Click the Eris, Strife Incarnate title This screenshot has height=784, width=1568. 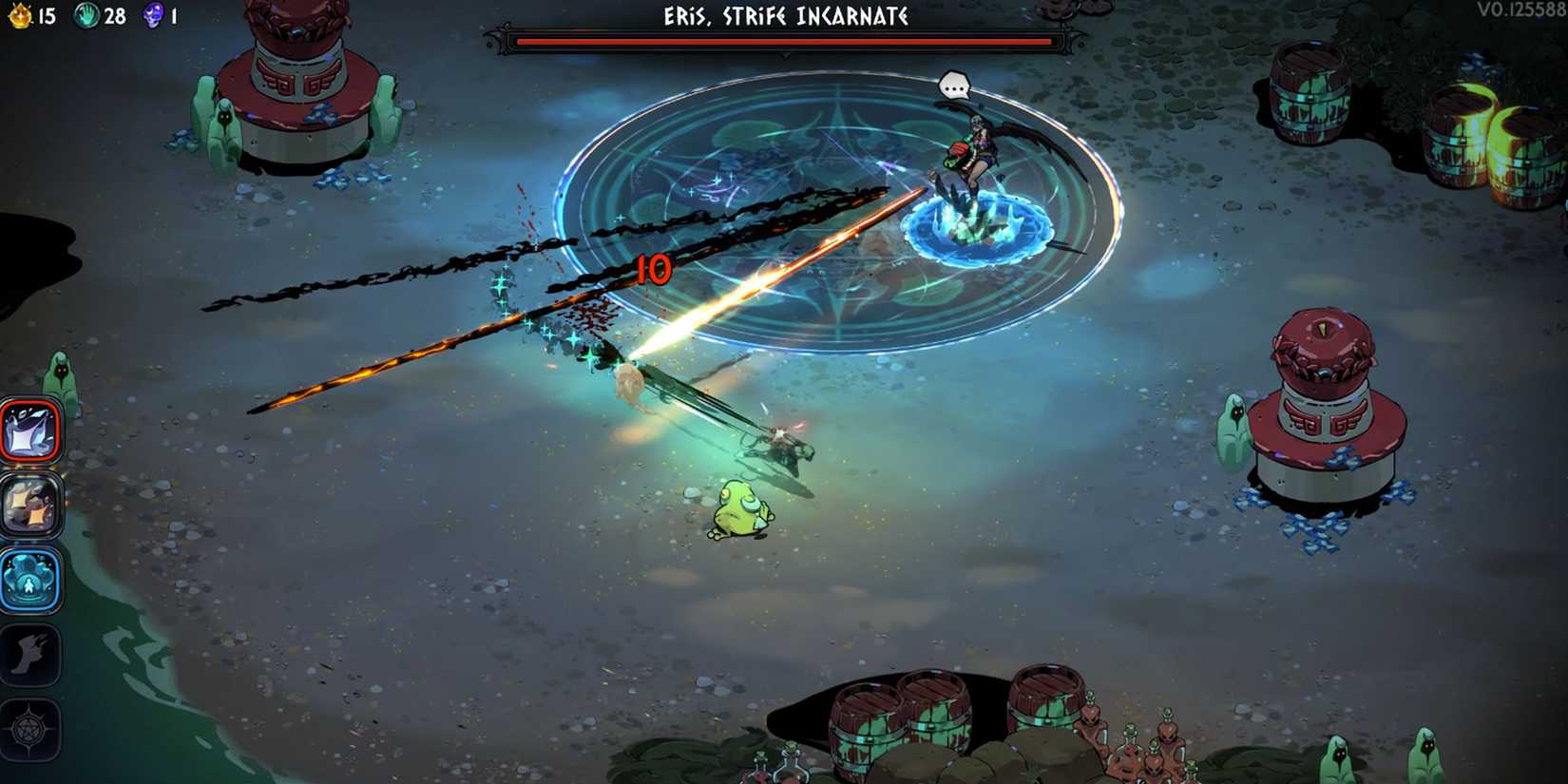click(x=783, y=16)
